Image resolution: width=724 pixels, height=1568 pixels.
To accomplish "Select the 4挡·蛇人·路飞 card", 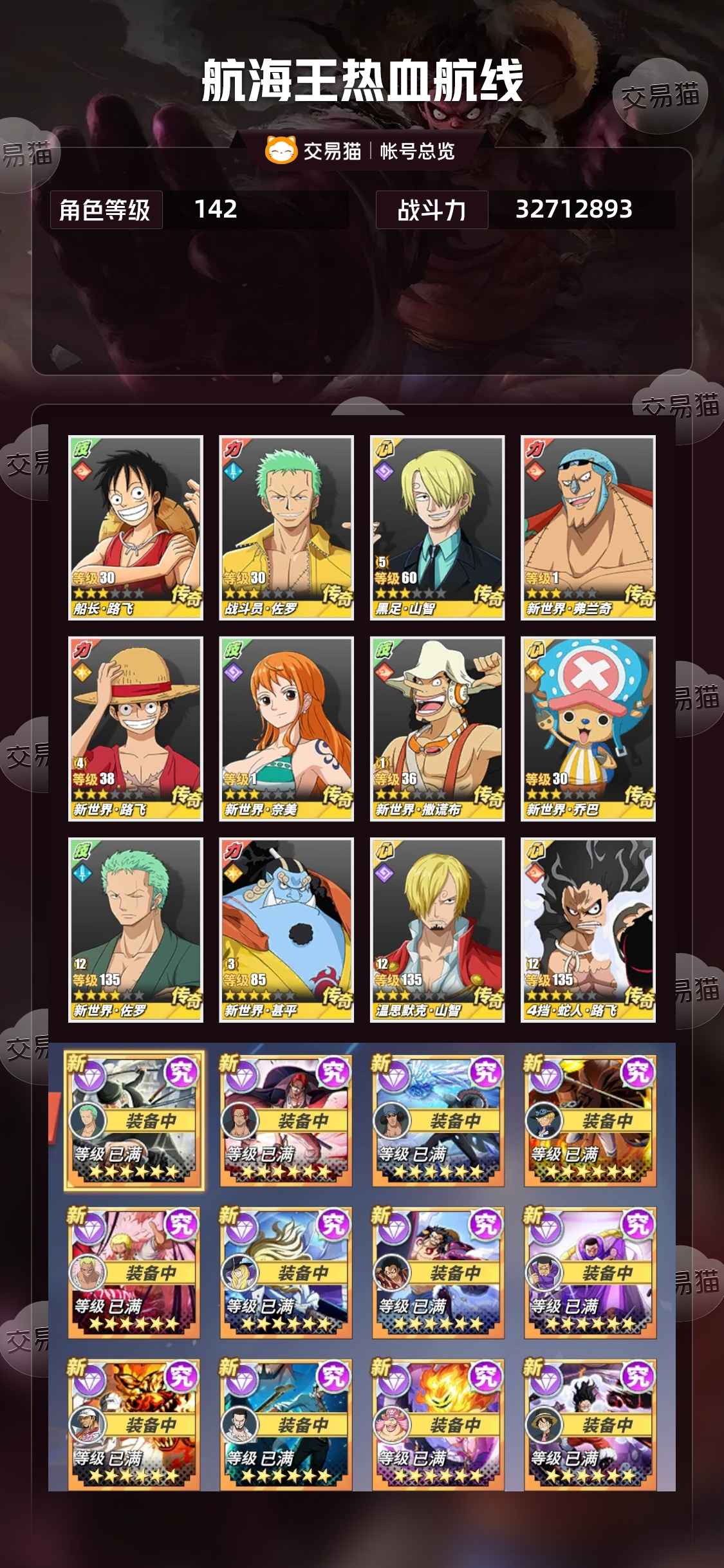I will (x=588, y=929).
